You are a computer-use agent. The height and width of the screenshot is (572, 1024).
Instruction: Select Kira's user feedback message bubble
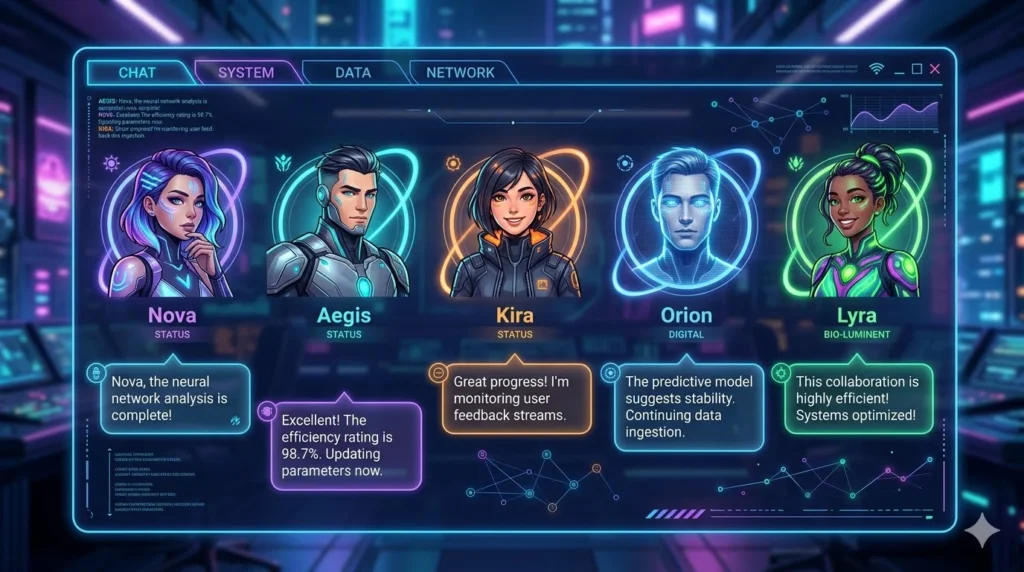coord(516,398)
